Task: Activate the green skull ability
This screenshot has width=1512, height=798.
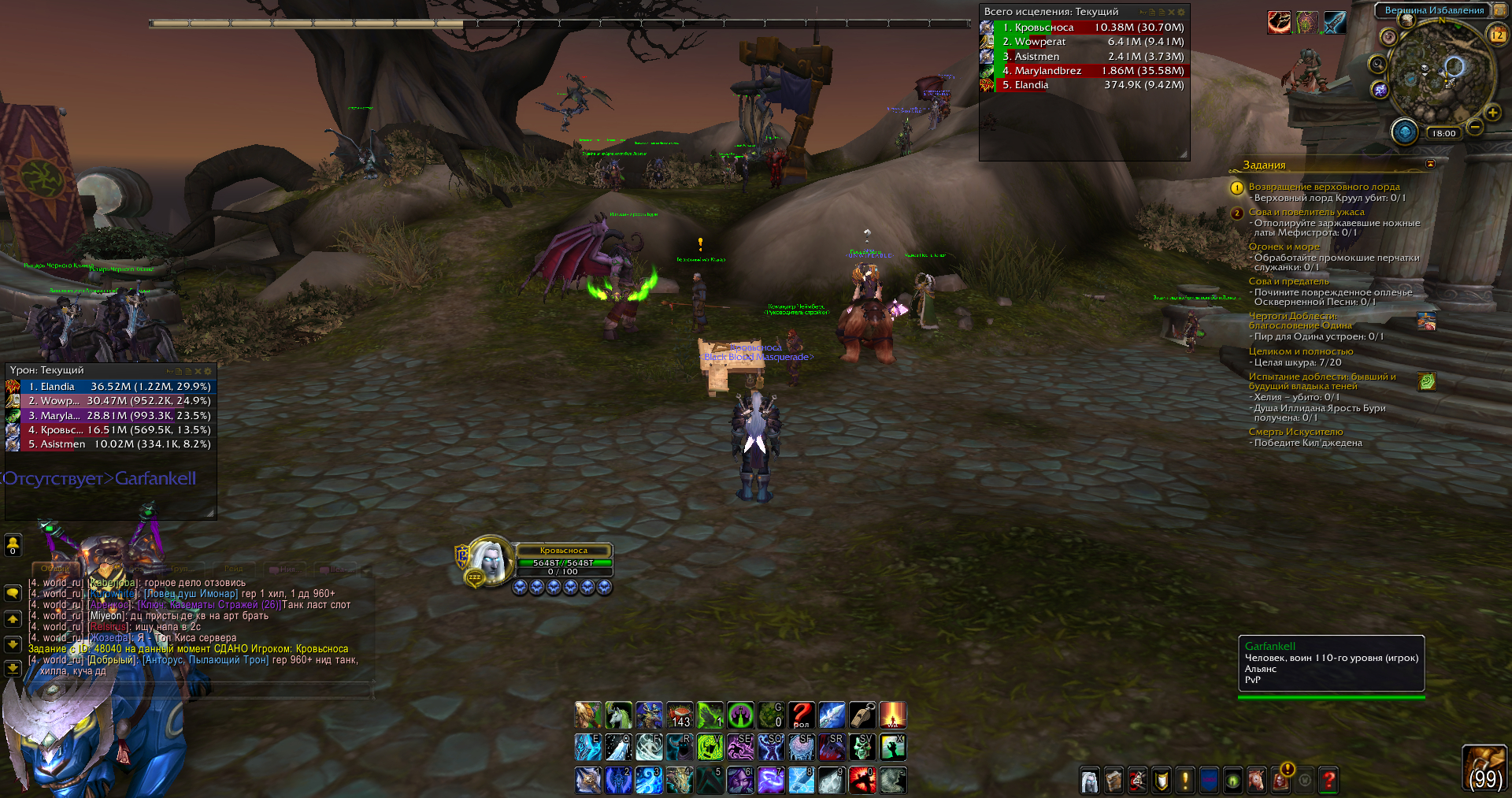Action: click(862, 748)
